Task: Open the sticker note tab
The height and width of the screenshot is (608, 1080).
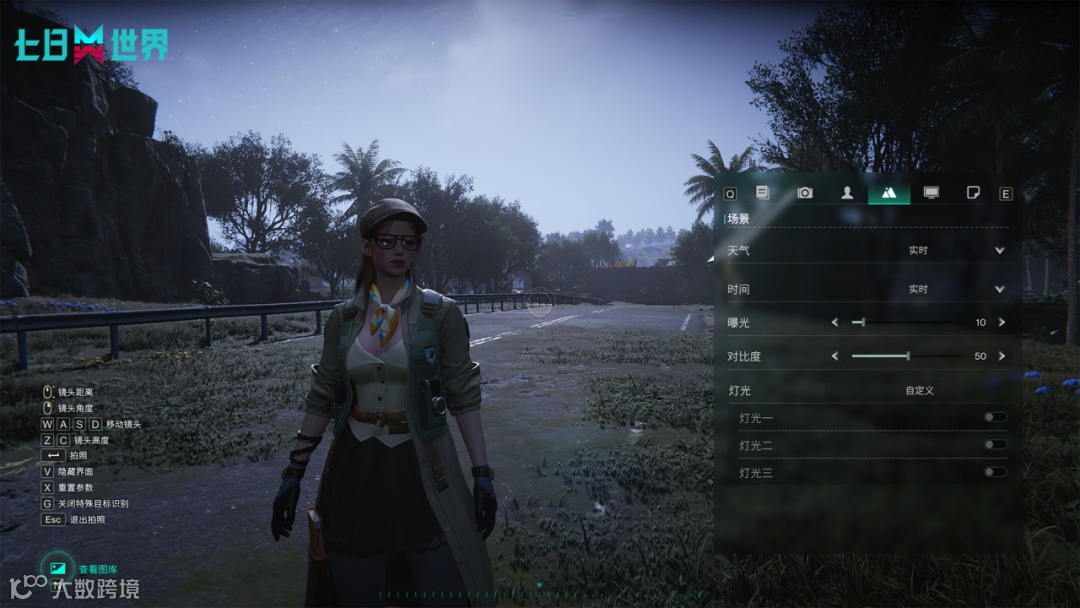Action: click(973, 193)
